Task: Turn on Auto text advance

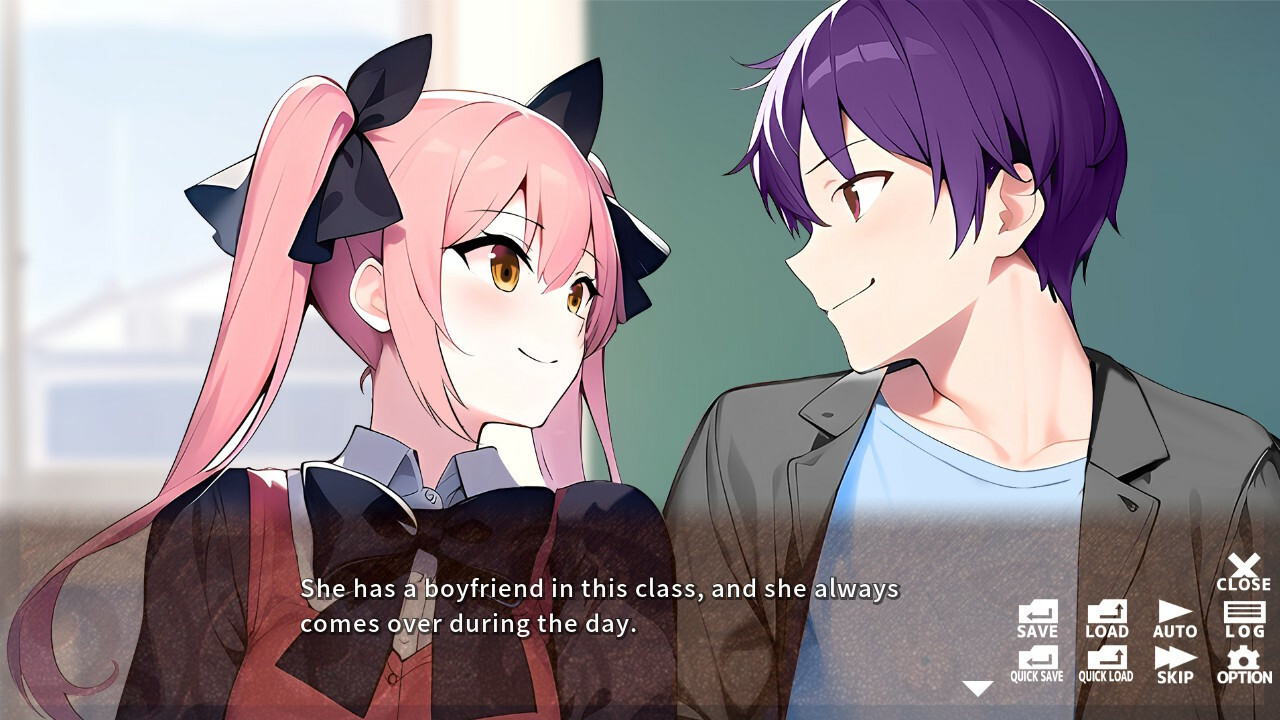Action: click(x=1174, y=619)
